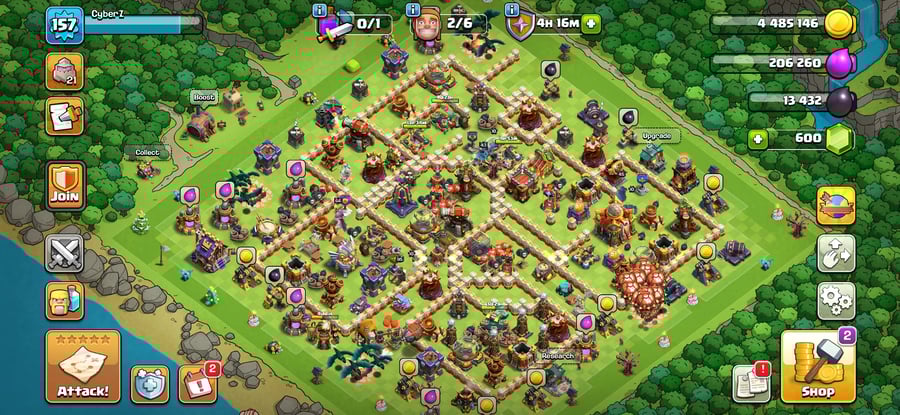The height and width of the screenshot is (415, 900).
Task: Tap the Collect bubble over the cart
Action: [x=147, y=153]
